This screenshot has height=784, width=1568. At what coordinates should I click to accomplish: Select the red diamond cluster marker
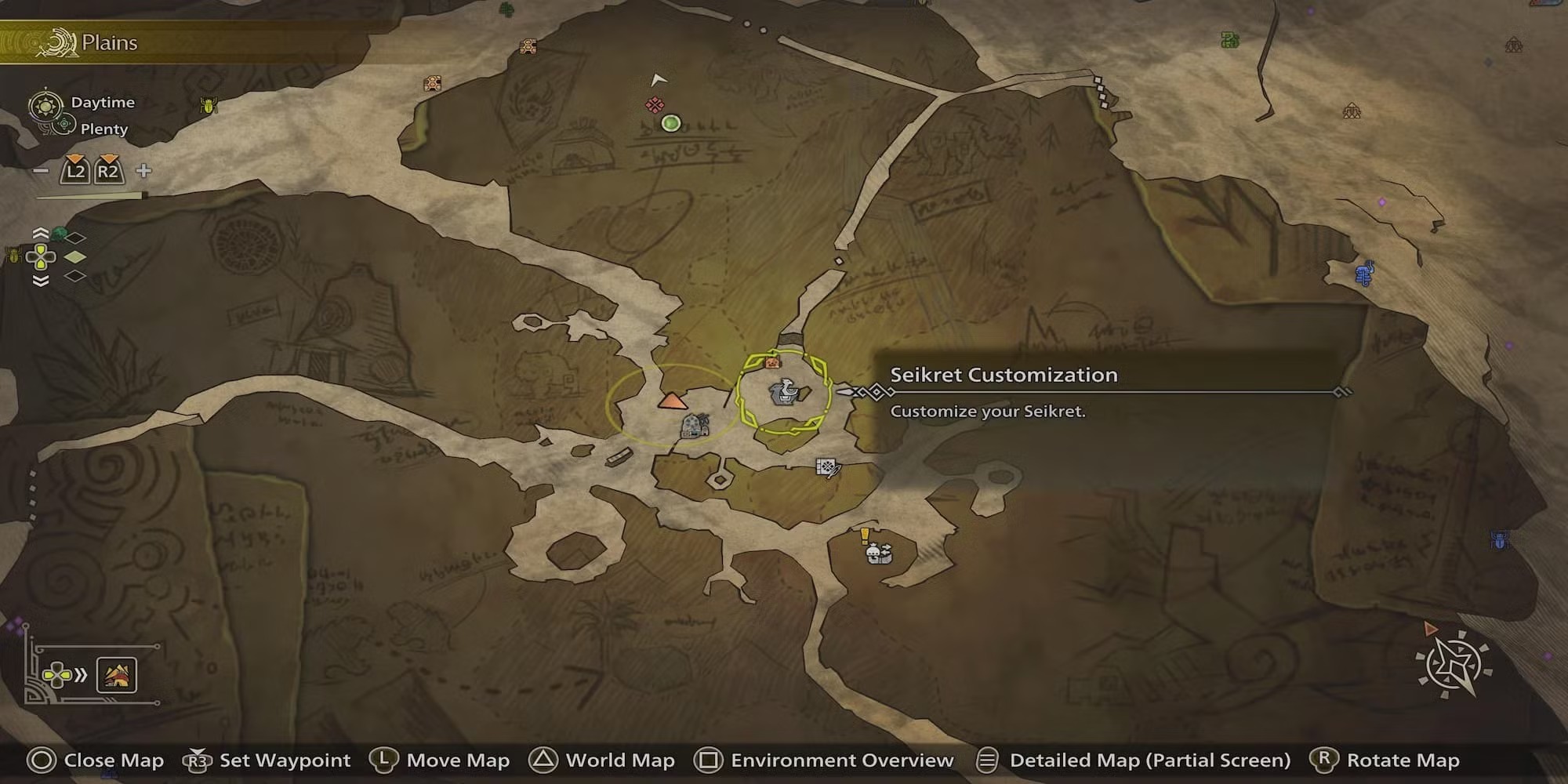(655, 105)
